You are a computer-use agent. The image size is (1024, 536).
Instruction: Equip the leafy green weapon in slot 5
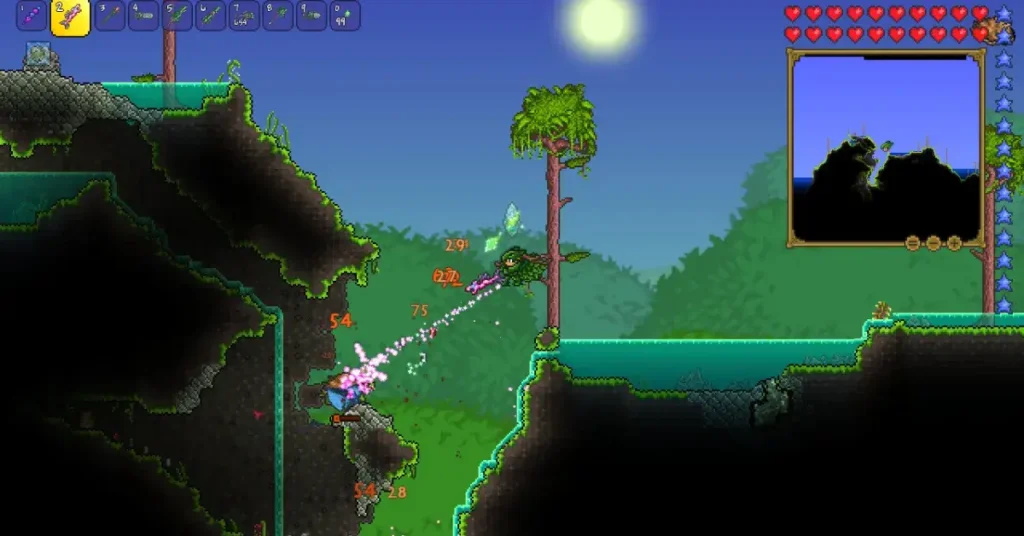[177, 16]
